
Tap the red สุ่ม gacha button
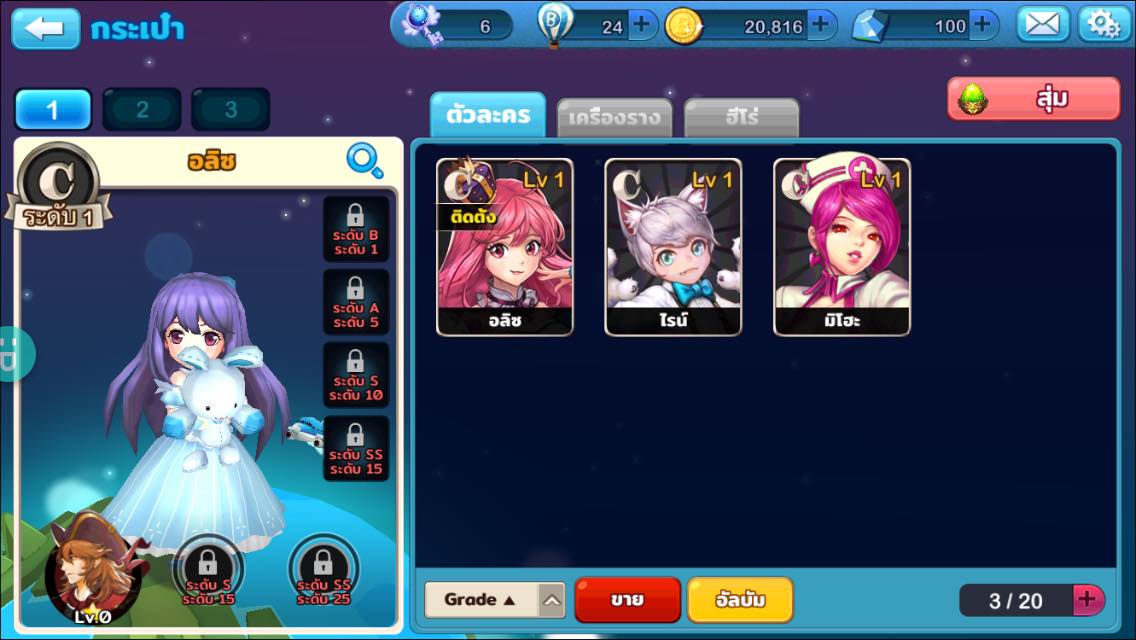click(1033, 99)
